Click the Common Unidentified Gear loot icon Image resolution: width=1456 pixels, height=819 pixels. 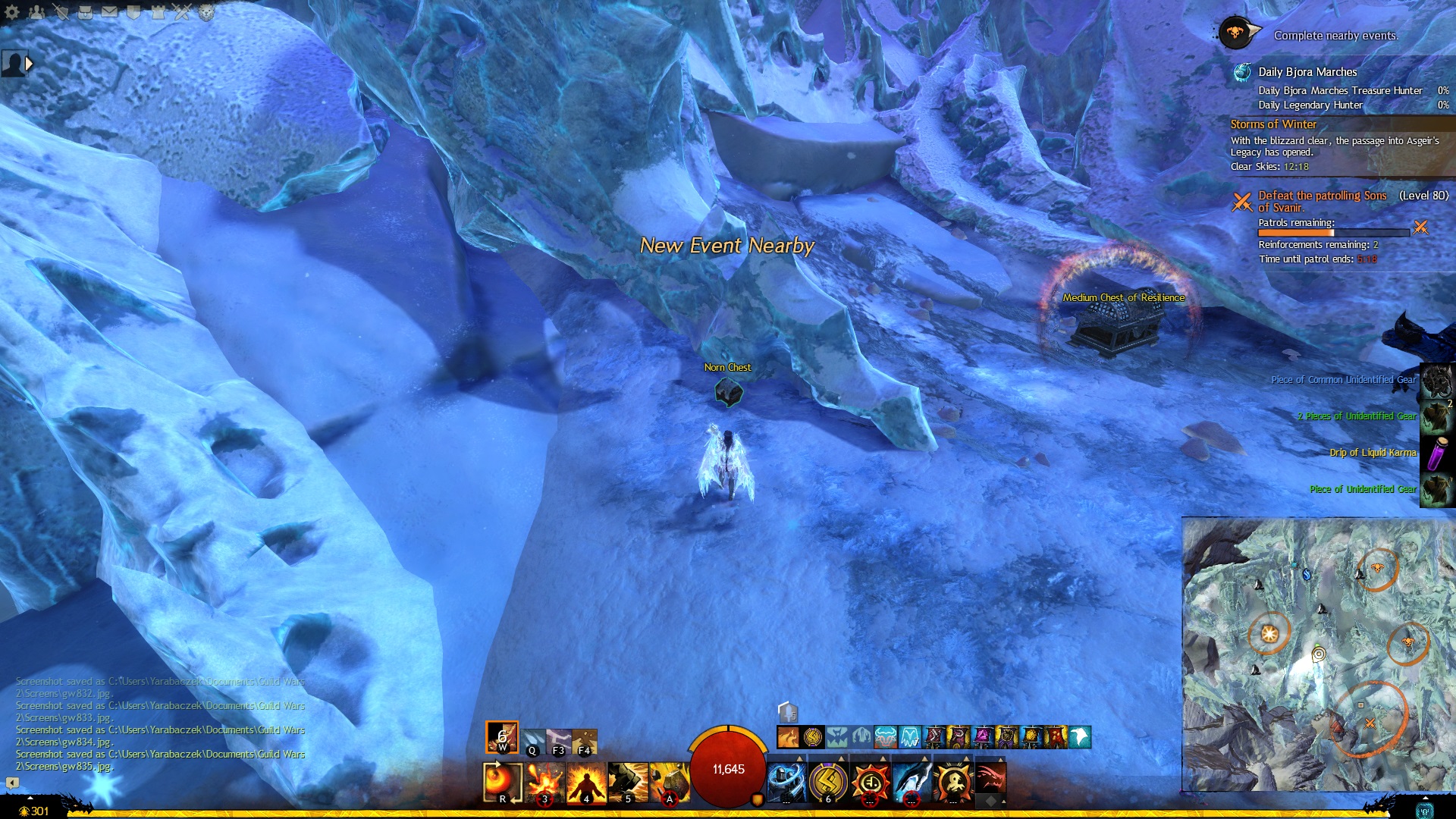pyautogui.click(x=1437, y=380)
